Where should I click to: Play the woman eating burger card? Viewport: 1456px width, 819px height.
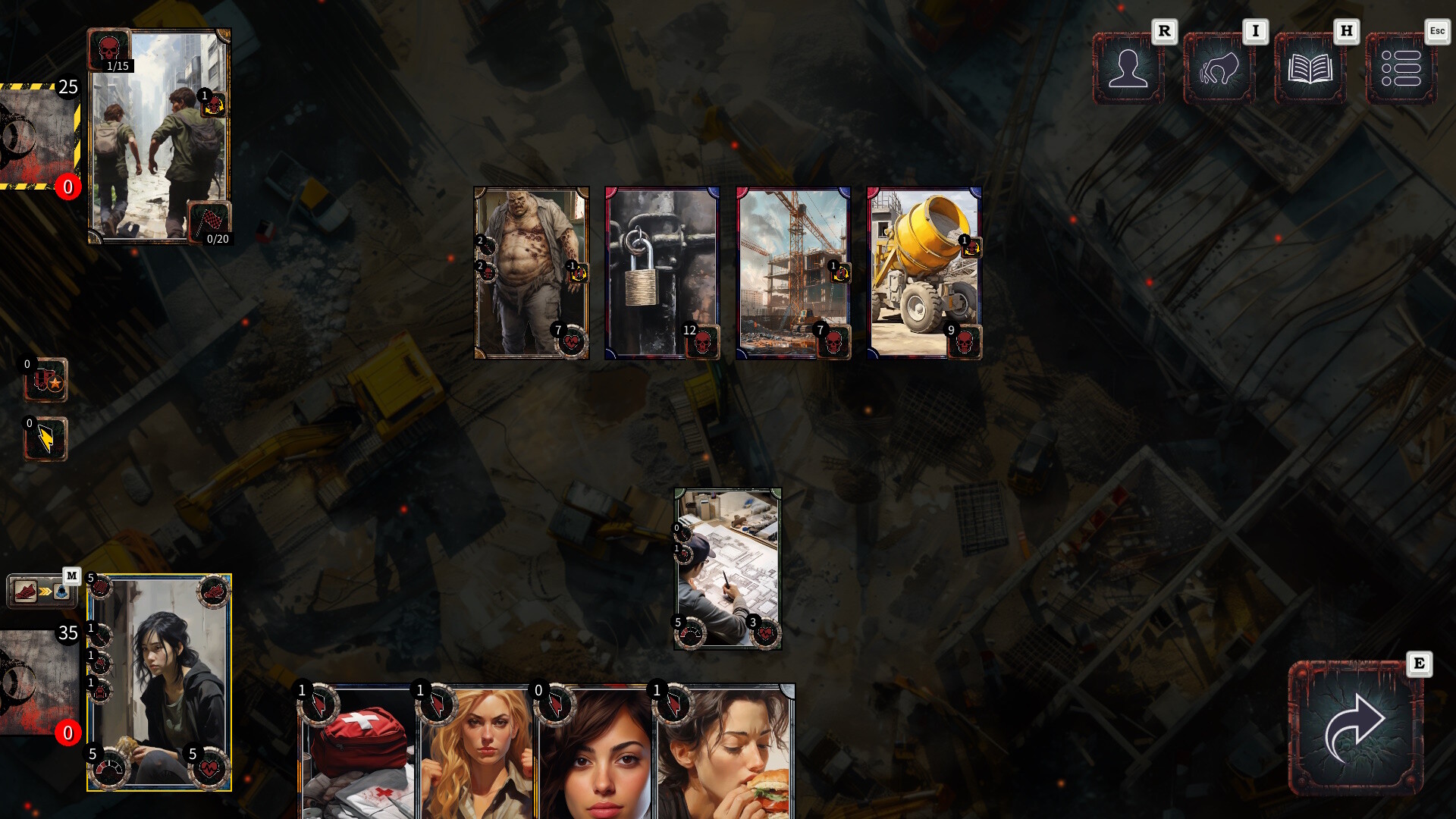pyautogui.click(x=723, y=755)
